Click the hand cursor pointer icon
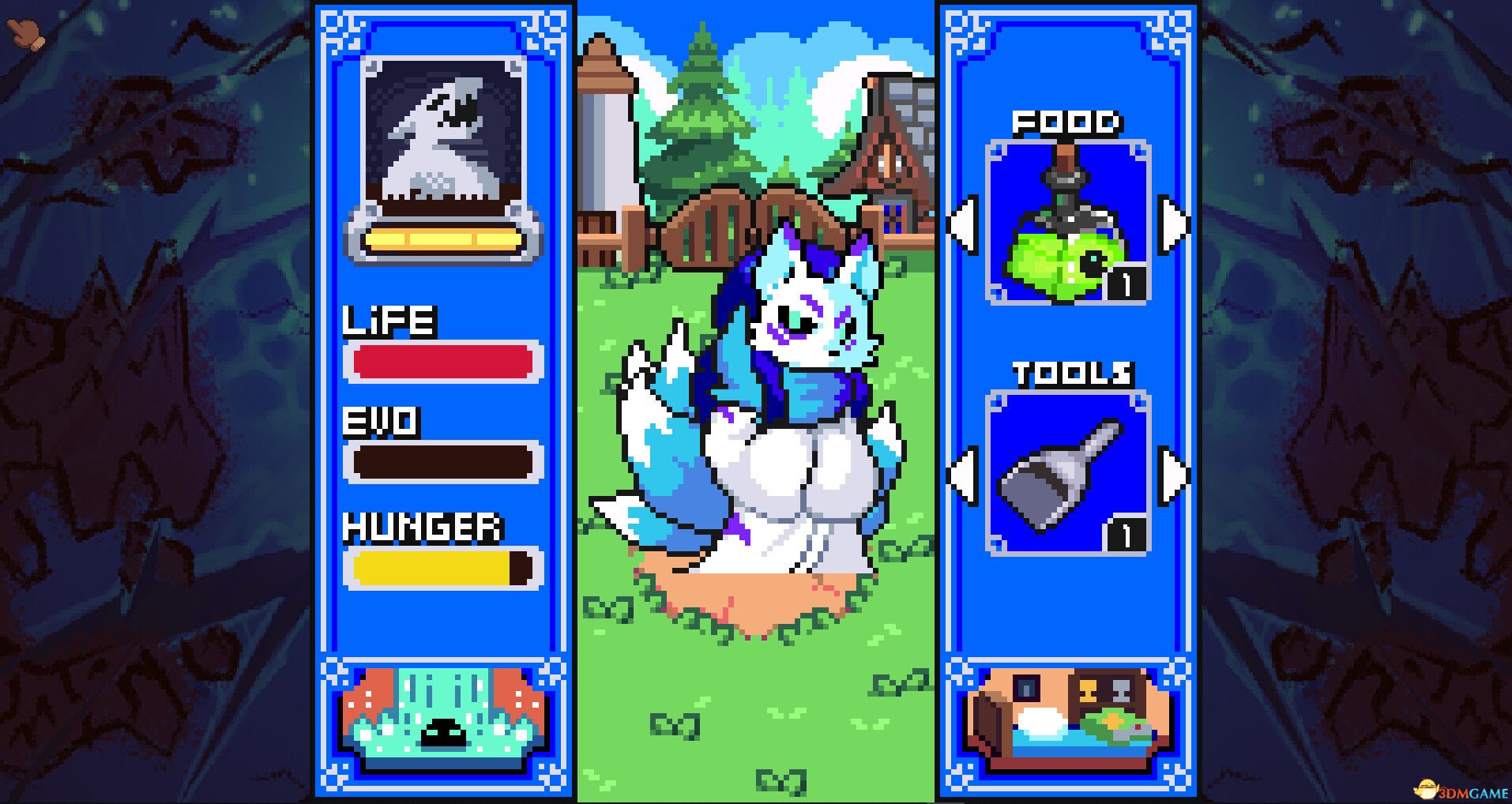Image resolution: width=1512 pixels, height=804 pixels. [24, 32]
